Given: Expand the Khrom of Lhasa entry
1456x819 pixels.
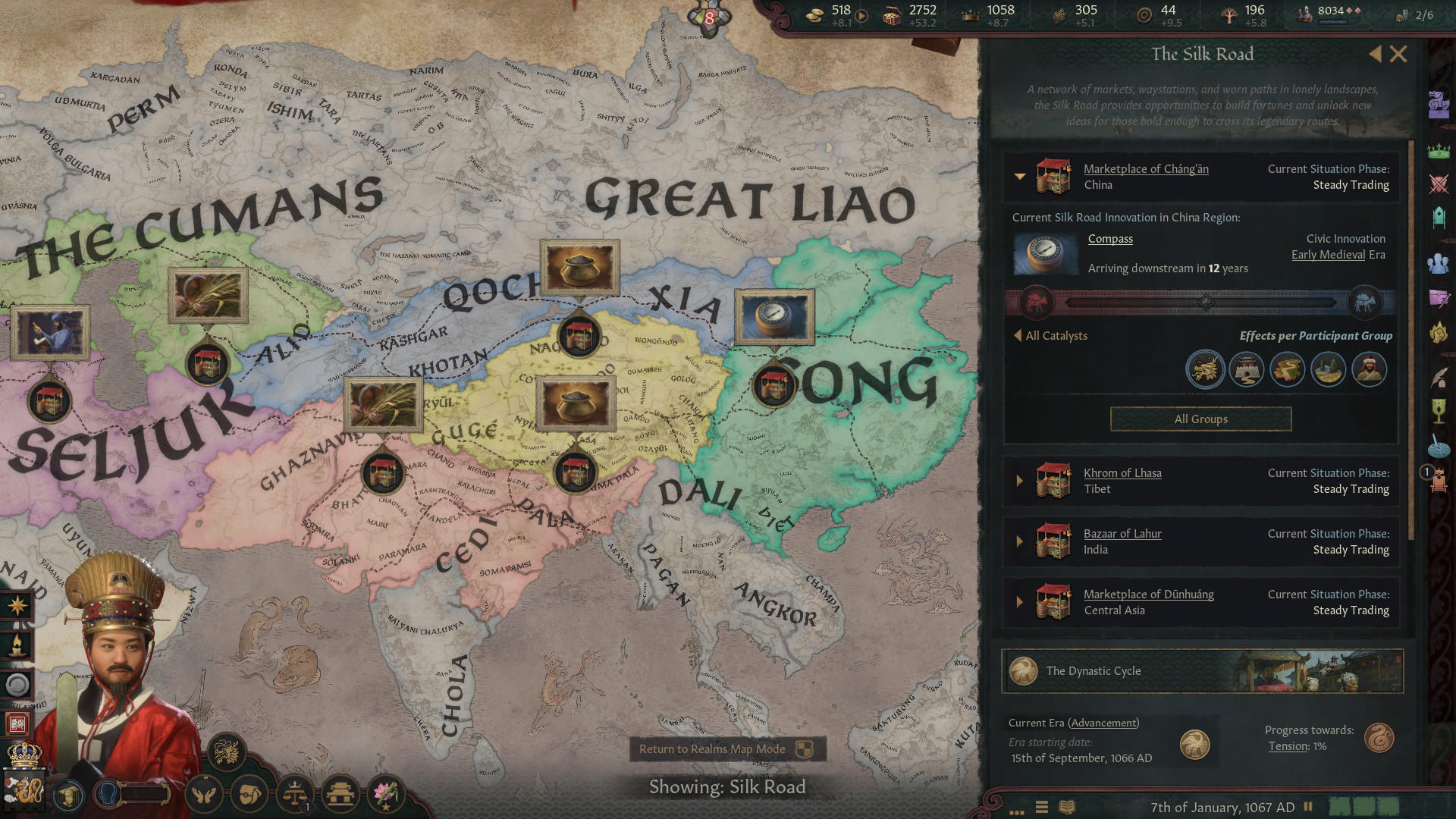Looking at the screenshot, I should [x=1020, y=481].
